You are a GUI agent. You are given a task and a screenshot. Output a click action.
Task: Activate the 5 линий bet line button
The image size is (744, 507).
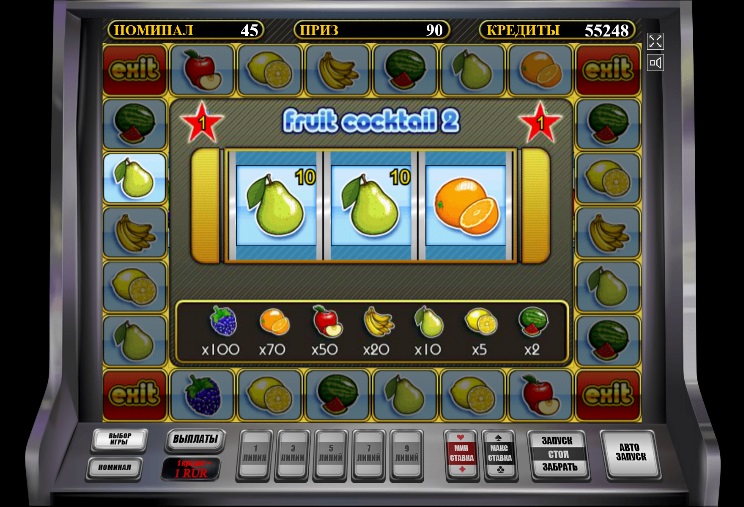point(331,454)
